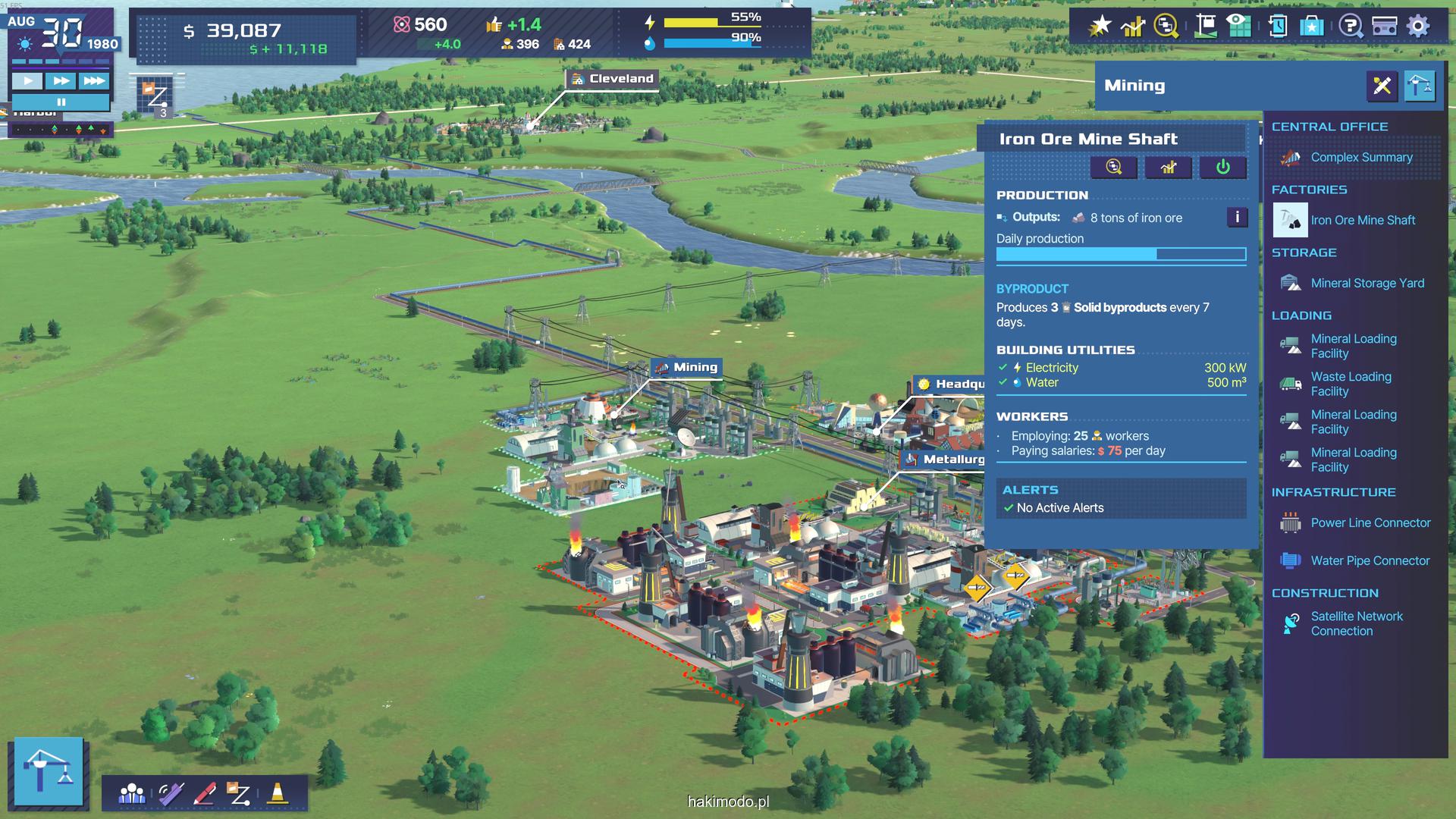The image size is (1456, 819).
Task: Pause the game with the pause button
Action: pos(61,102)
